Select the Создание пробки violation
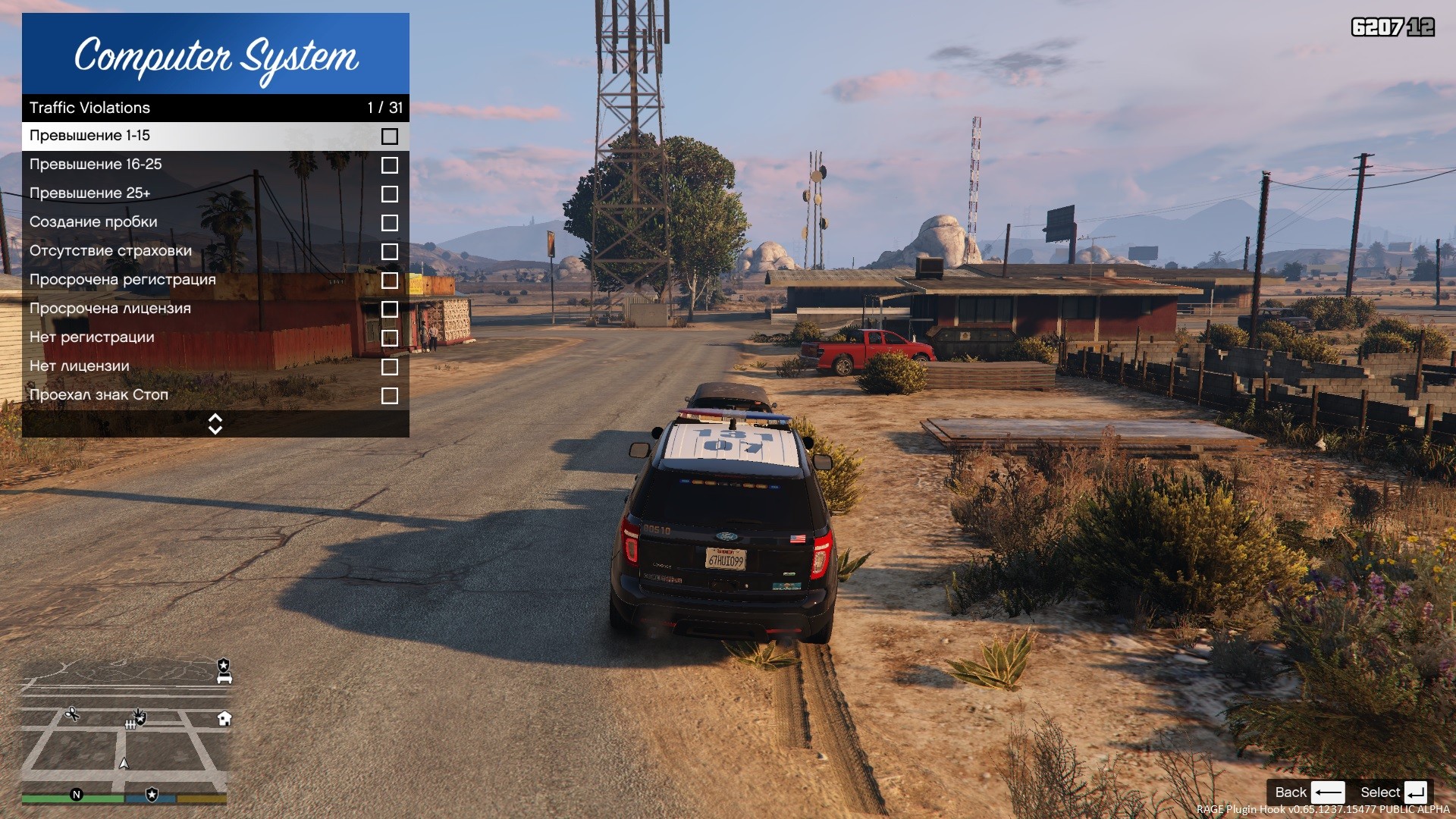The height and width of the screenshot is (819, 1456). (x=215, y=222)
